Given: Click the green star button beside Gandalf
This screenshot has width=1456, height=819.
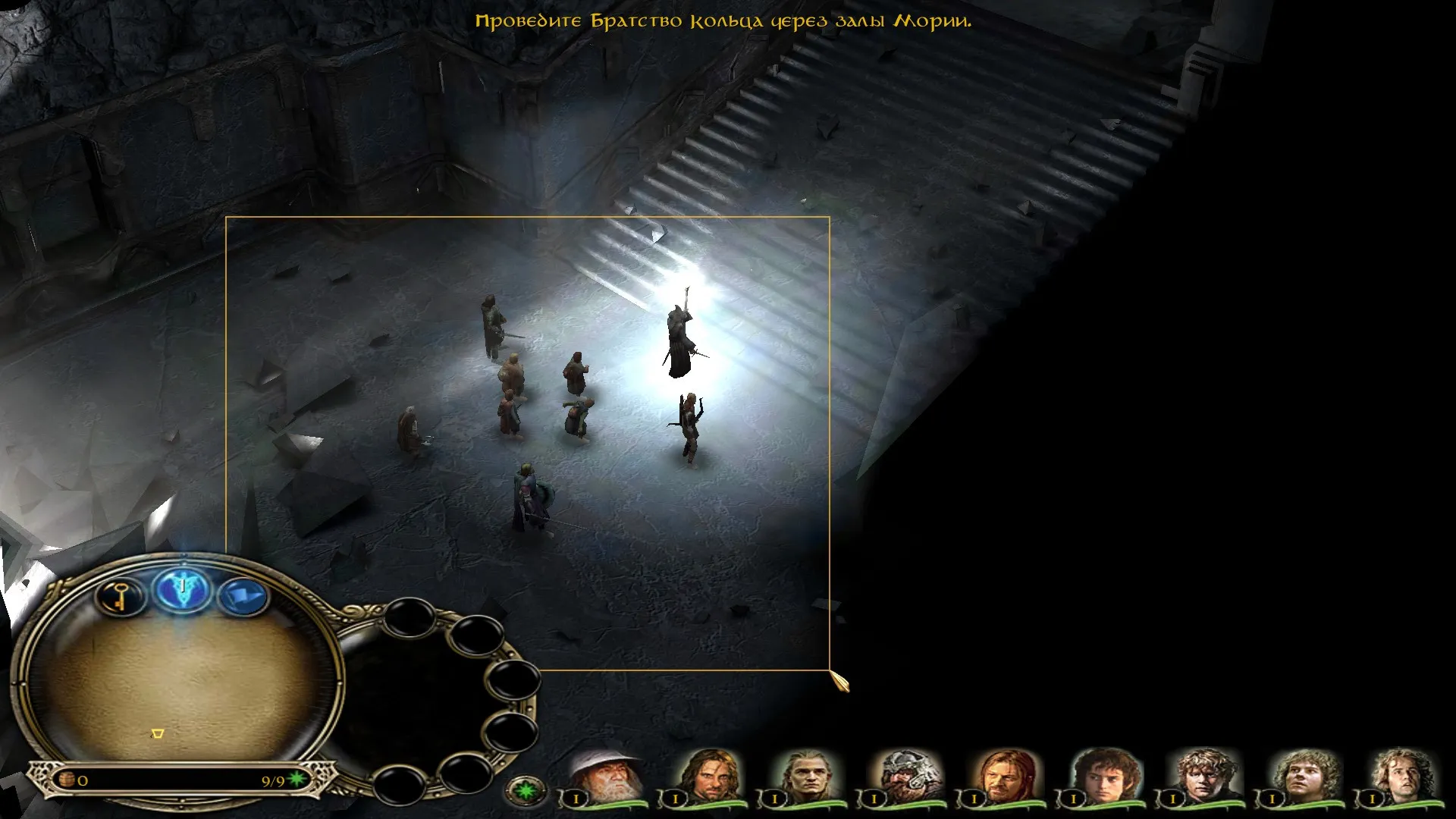Looking at the screenshot, I should tap(525, 791).
